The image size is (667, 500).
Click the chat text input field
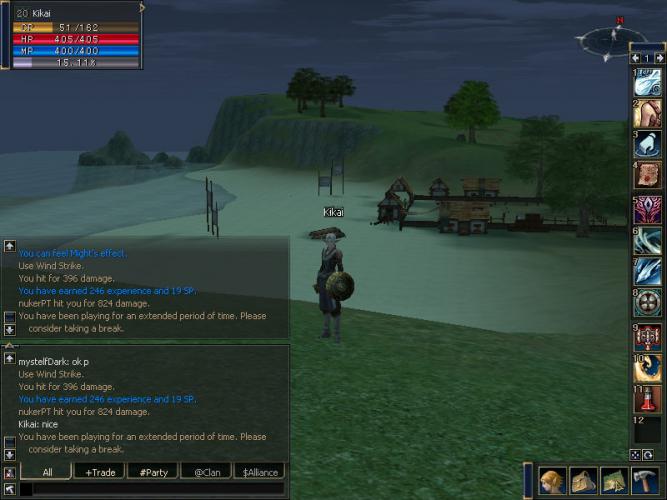pos(150,490)
